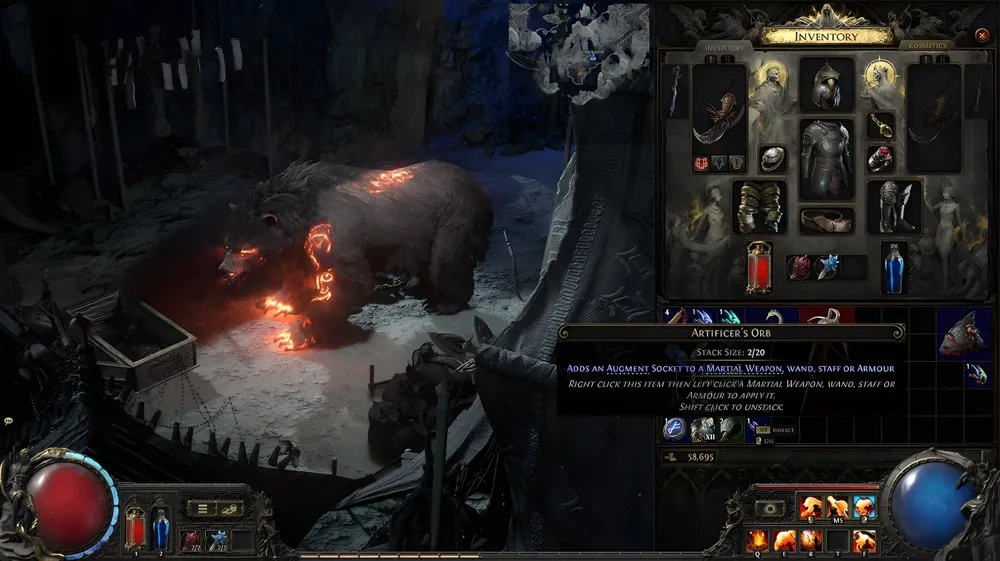This screenshot has height=561, width=1000.
Task: Select the round blue rune orb in backpack
Action: pos(673,429)
